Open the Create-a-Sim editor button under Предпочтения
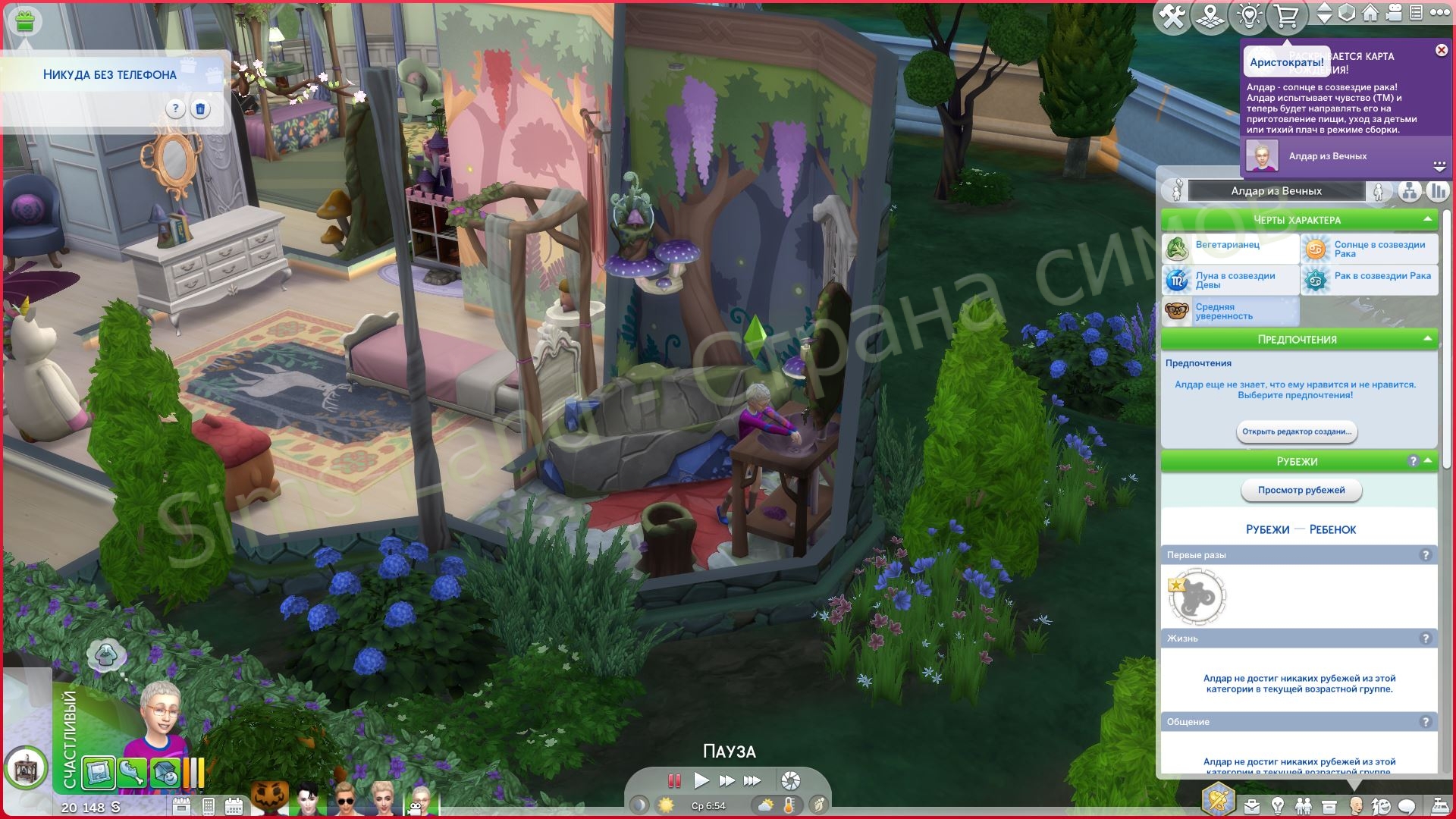 [1296, 431]
